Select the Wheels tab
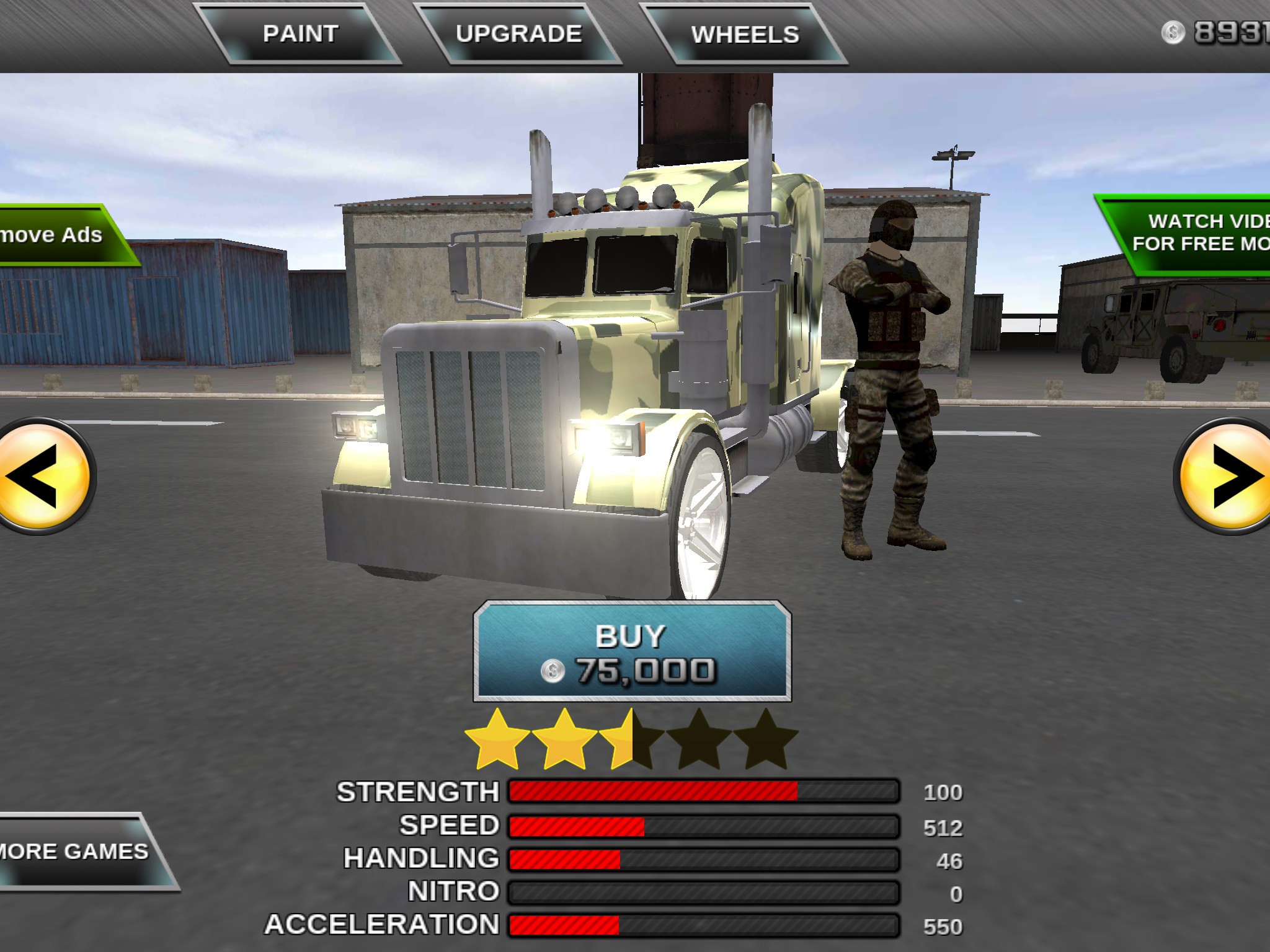The image size is (1270, 952). click(745, 35)
